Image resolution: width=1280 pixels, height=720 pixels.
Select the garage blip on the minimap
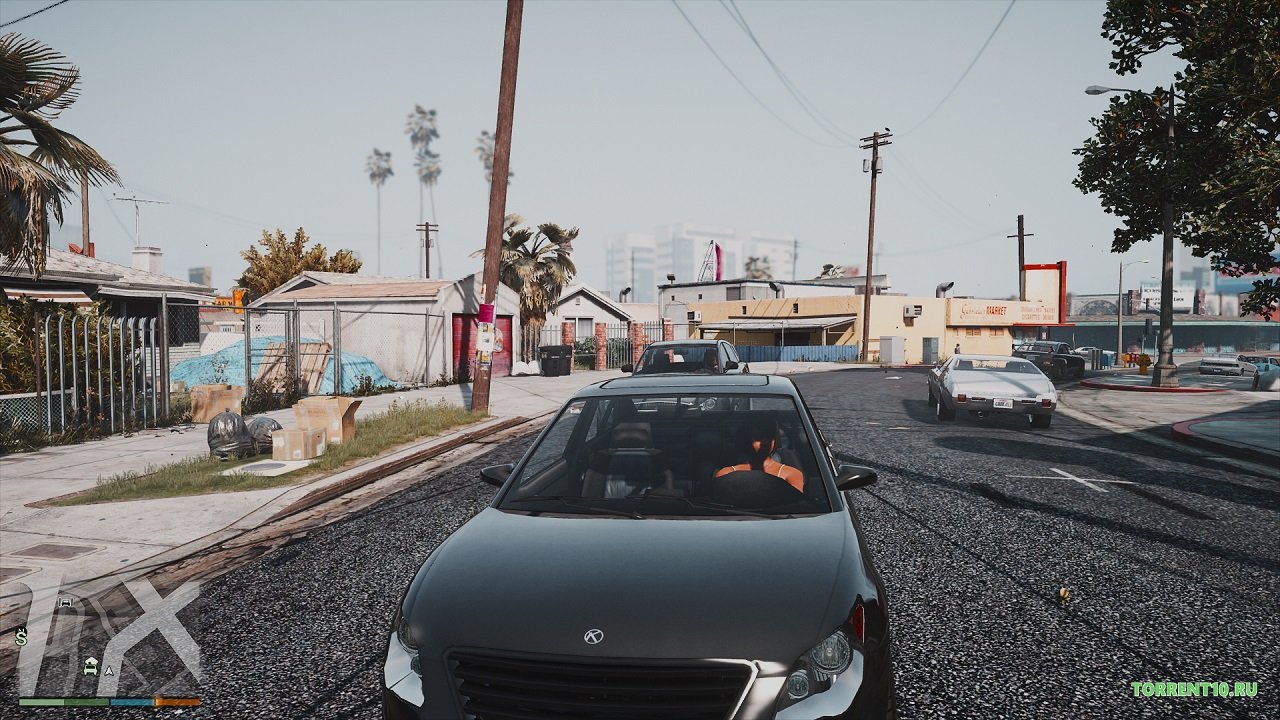pyautogui.click(x=90, y=664)
